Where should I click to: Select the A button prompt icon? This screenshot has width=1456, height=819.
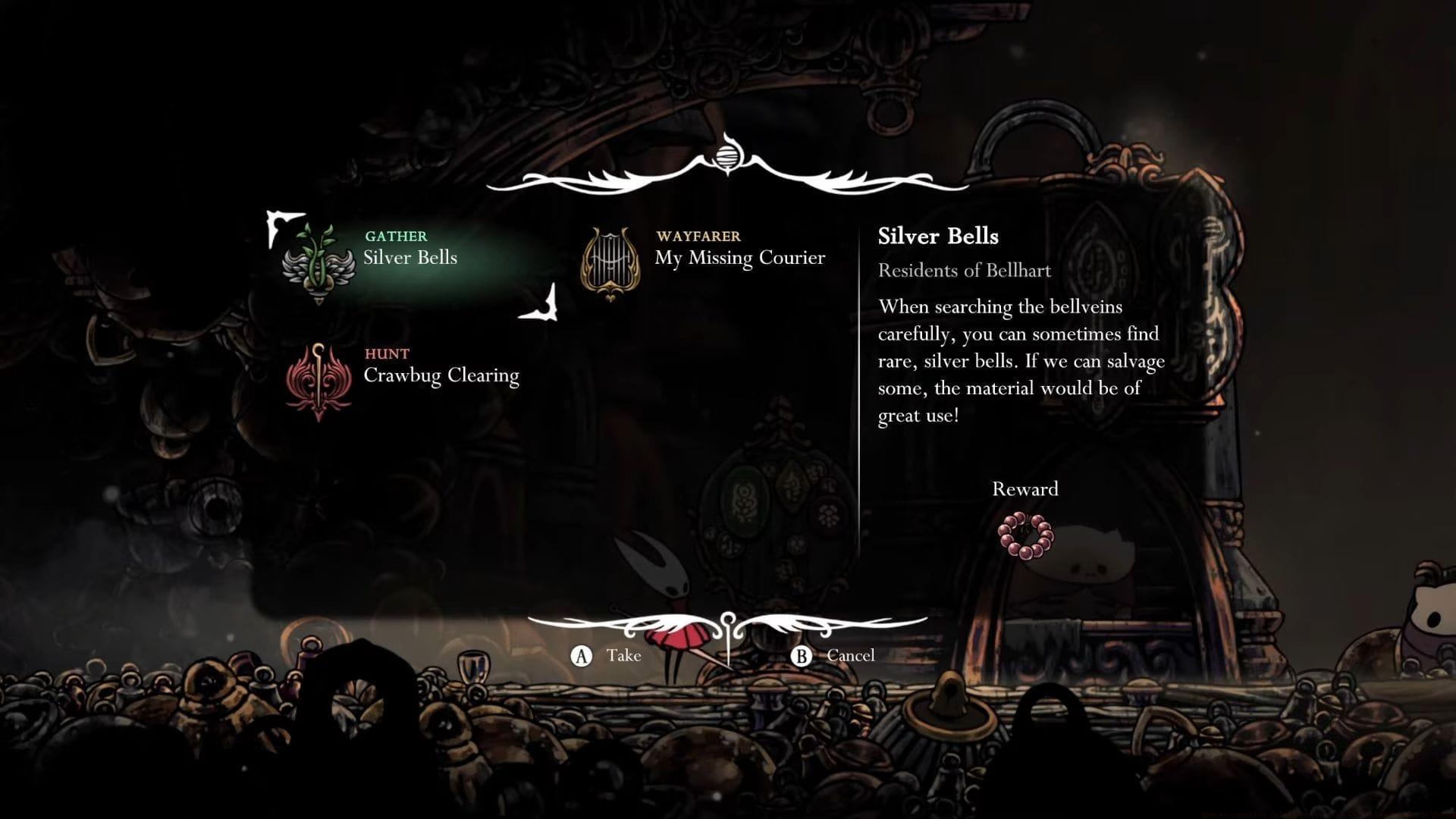[581, 655]
